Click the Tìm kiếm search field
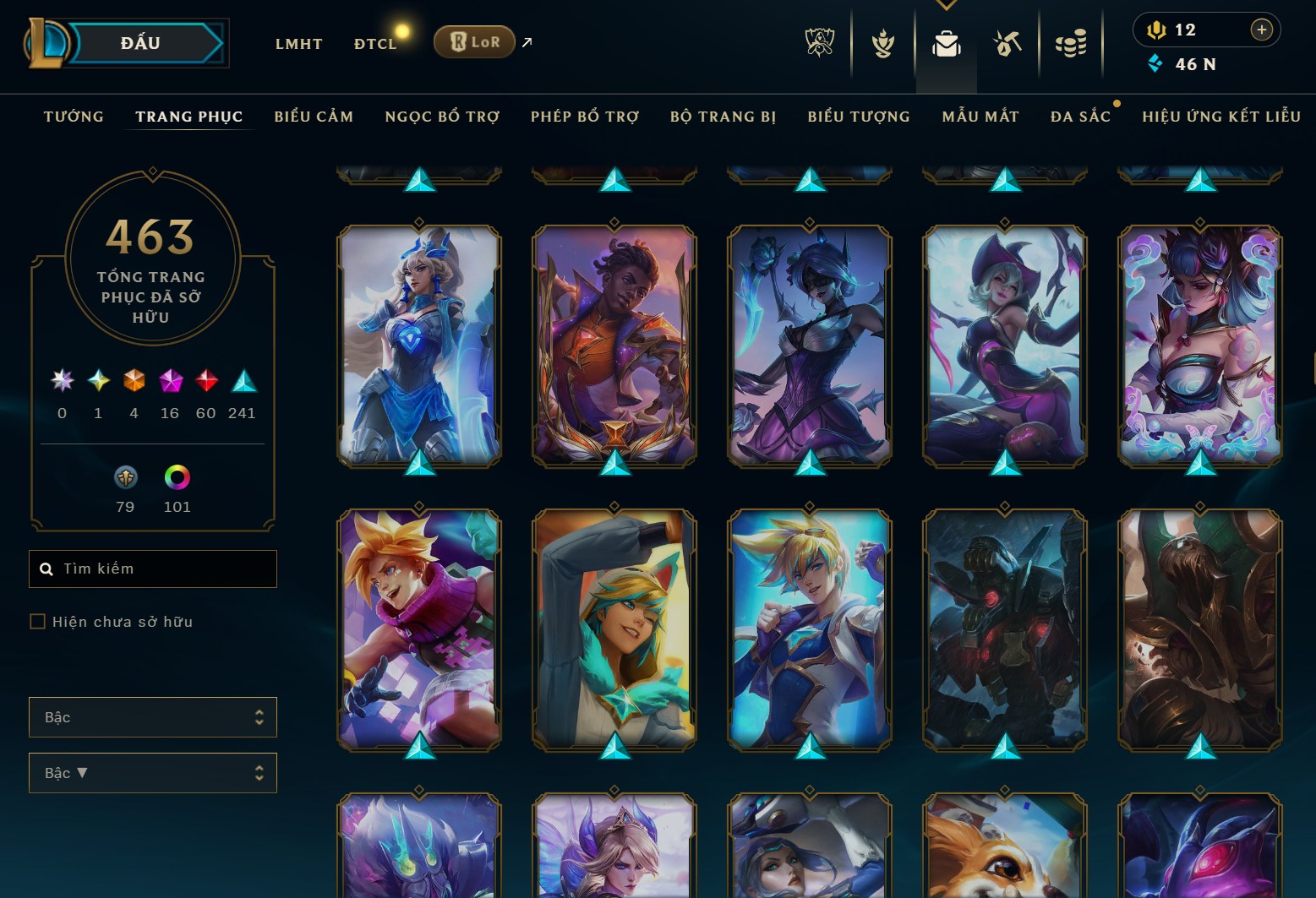 153,569
